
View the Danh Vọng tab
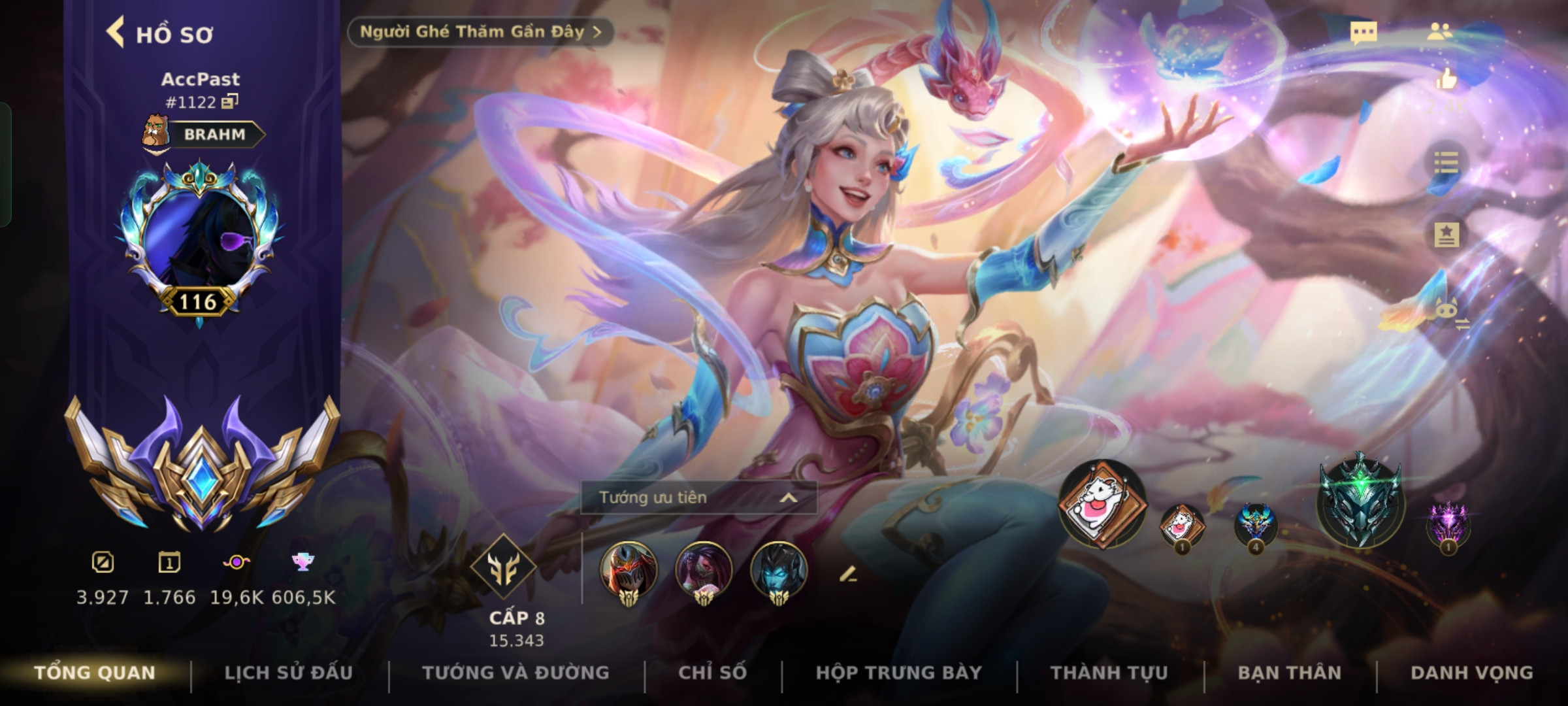point(1471,673)
